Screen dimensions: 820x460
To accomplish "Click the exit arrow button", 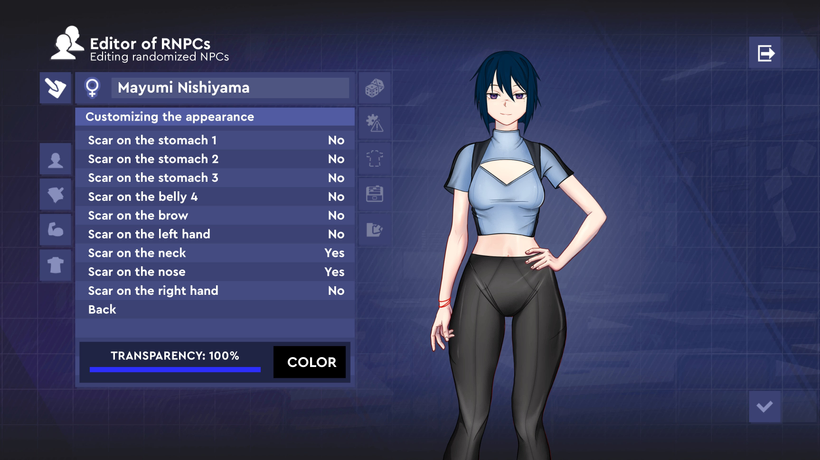I will (x=765, y=53).
